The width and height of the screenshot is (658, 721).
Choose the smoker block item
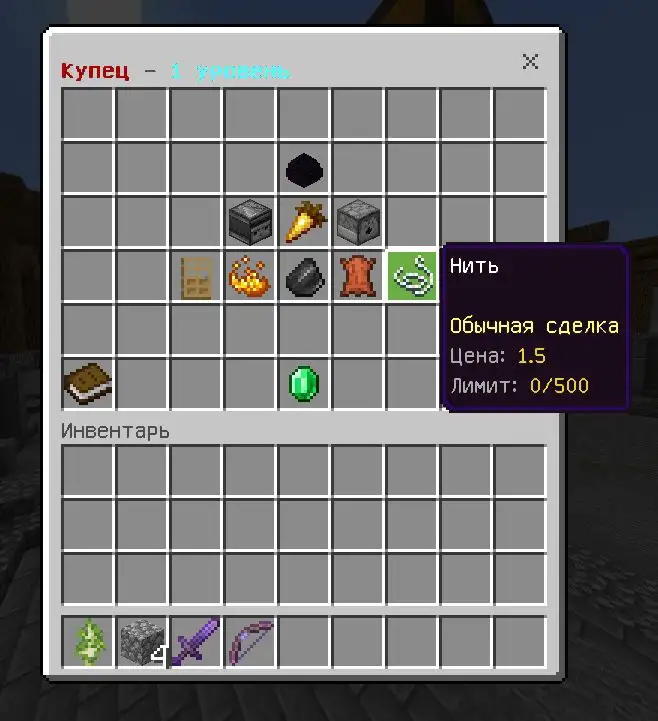[x=250, y=221]
